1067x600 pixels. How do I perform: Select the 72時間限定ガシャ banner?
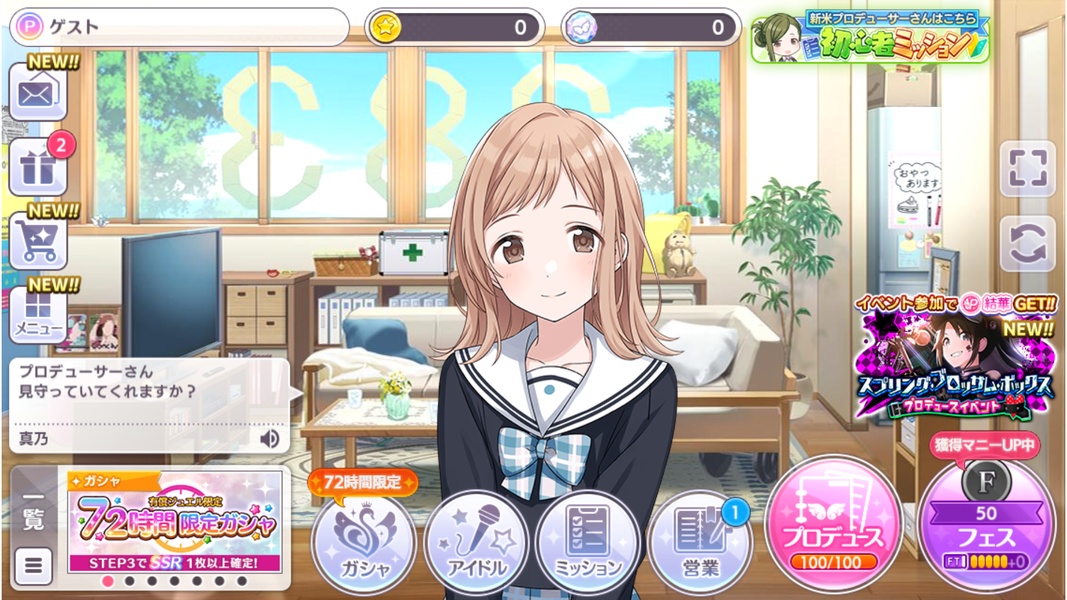tap(174, 522)
